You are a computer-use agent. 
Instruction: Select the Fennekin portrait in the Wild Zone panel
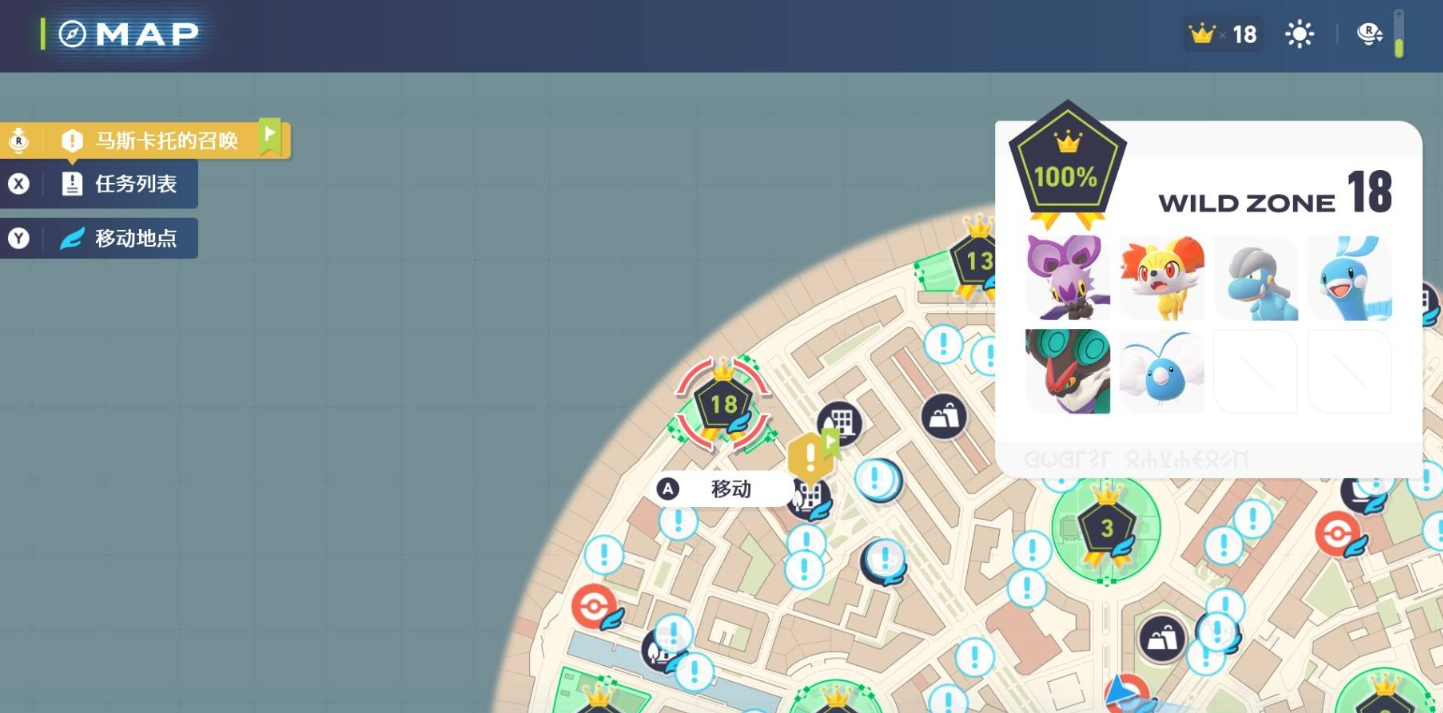tap(1161, 278)
